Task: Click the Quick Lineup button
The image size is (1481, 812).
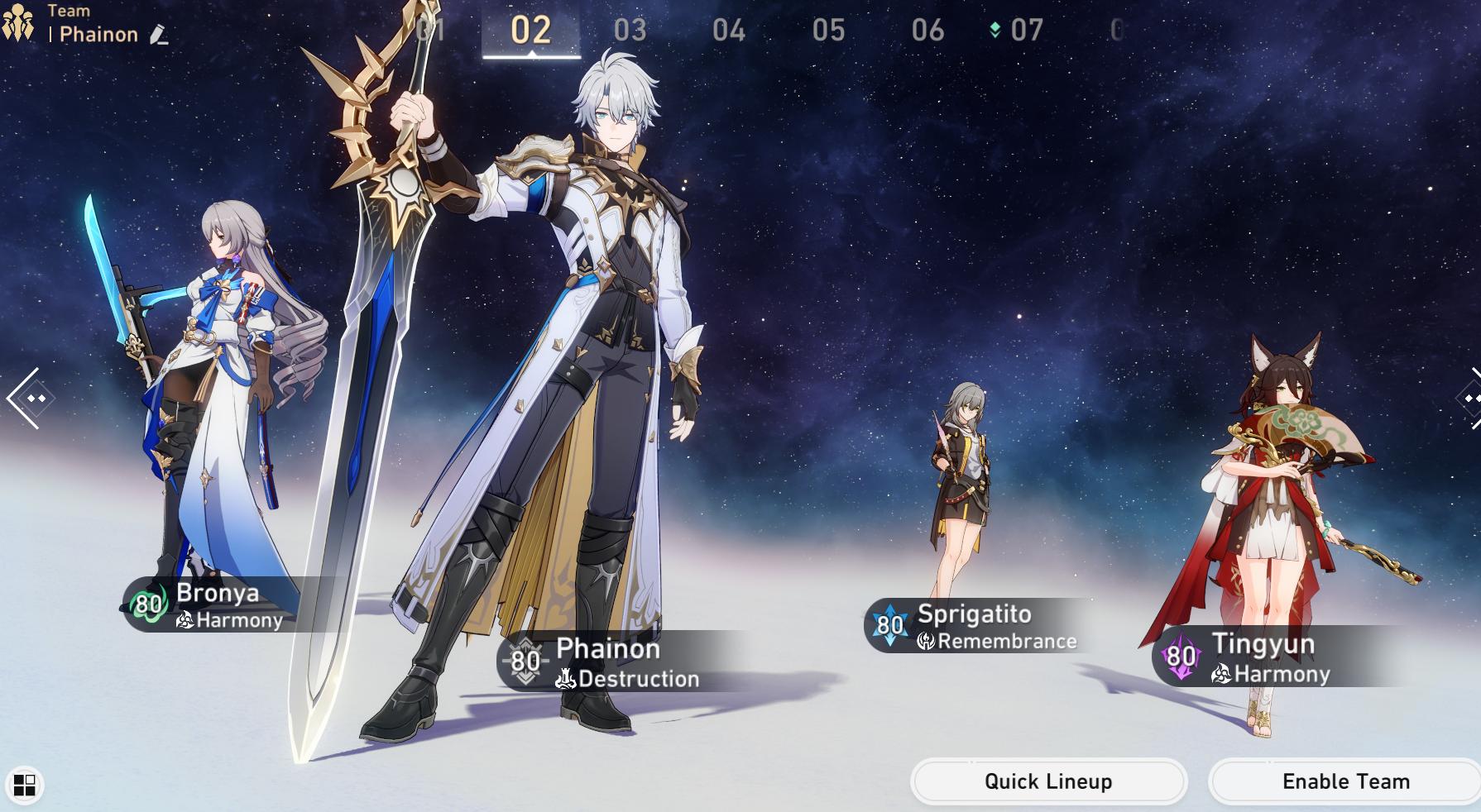Action: [1048, 781]
